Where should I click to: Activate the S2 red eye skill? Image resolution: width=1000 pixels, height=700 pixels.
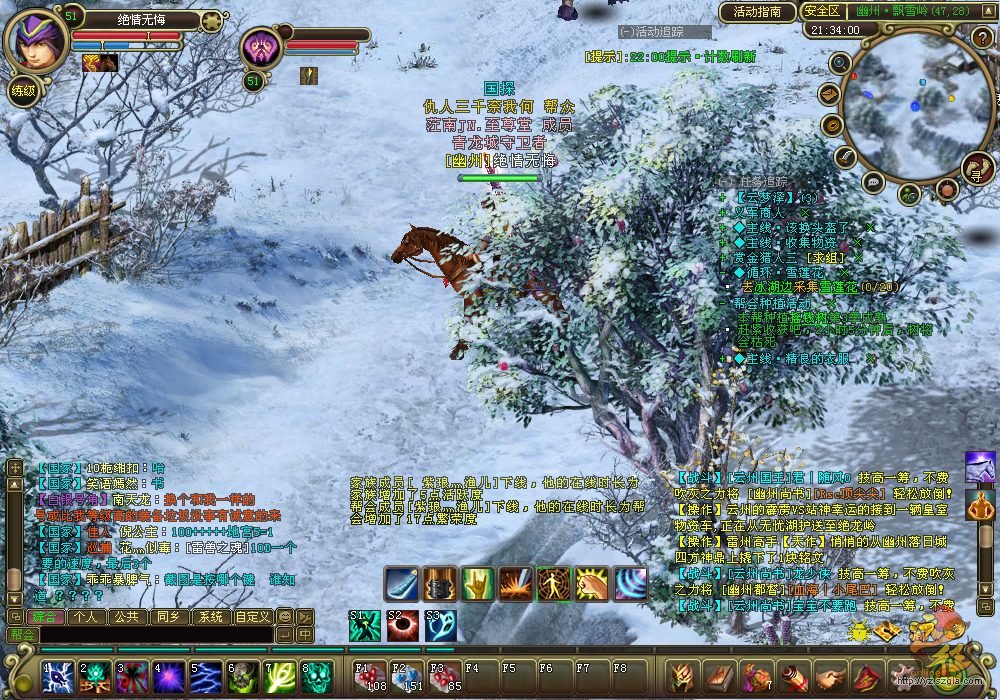click(x=402, y=626)
